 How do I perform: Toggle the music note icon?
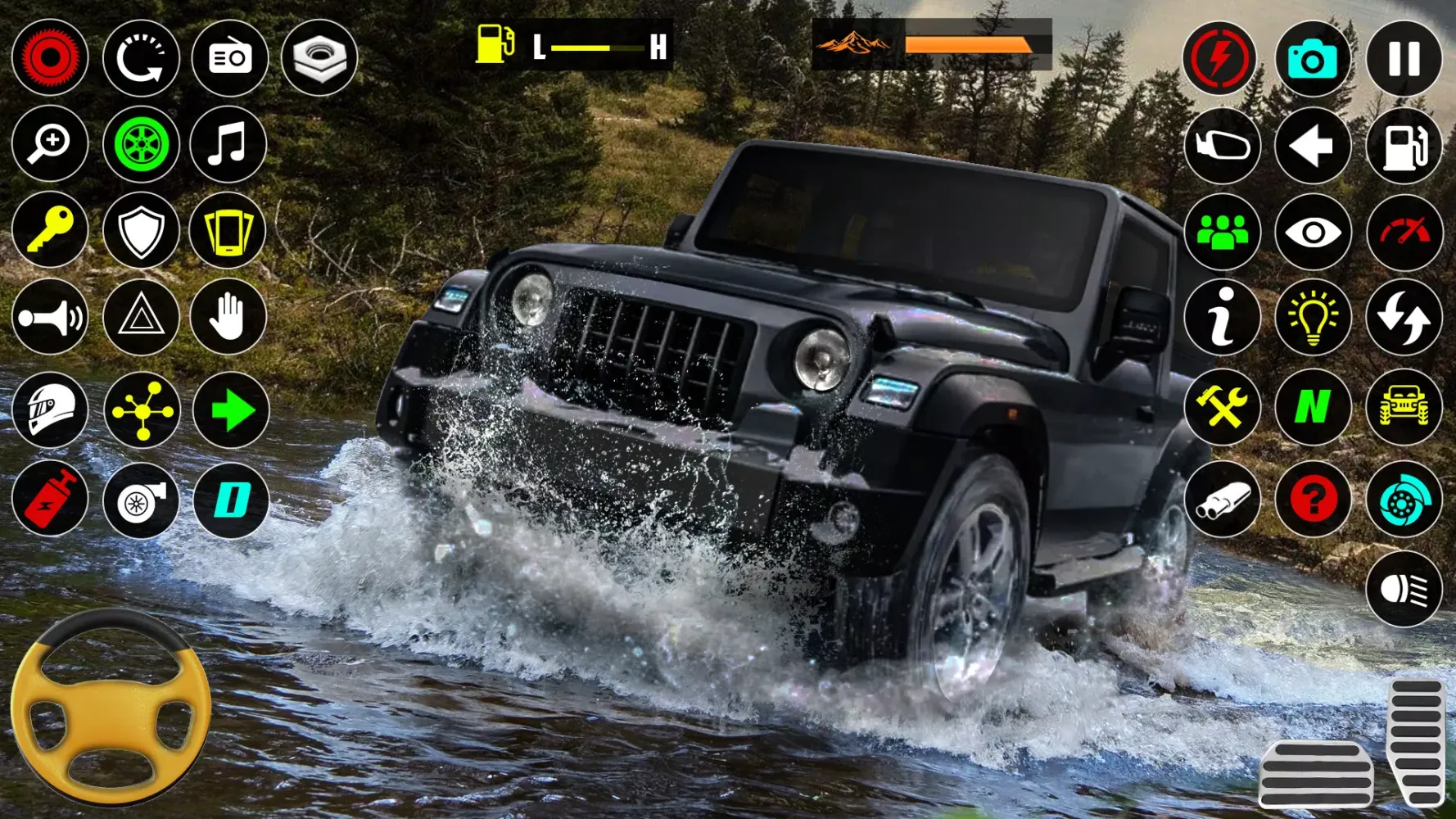click(x=230, y=144)
